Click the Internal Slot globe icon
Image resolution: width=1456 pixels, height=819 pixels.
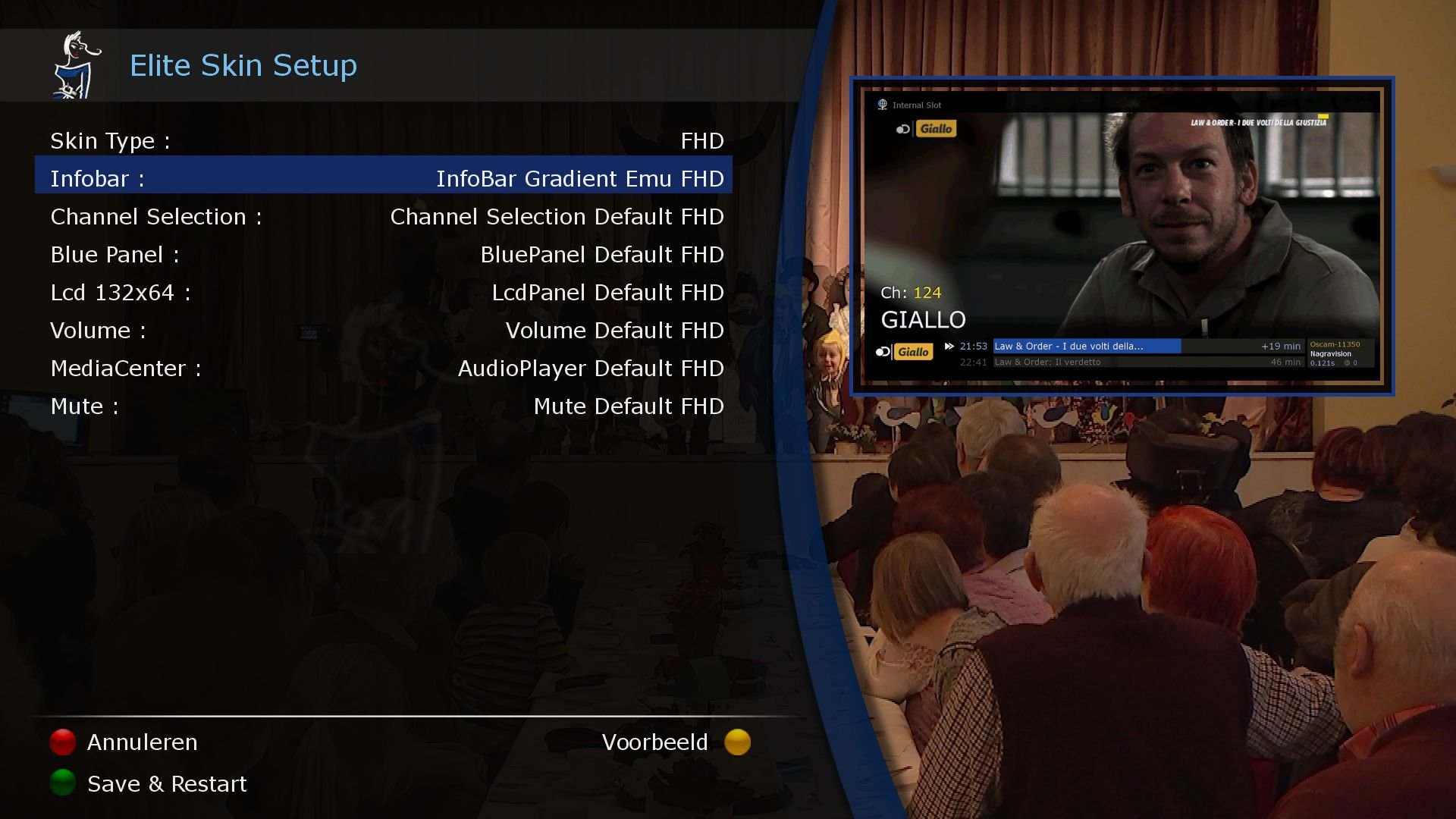(882, 105)
